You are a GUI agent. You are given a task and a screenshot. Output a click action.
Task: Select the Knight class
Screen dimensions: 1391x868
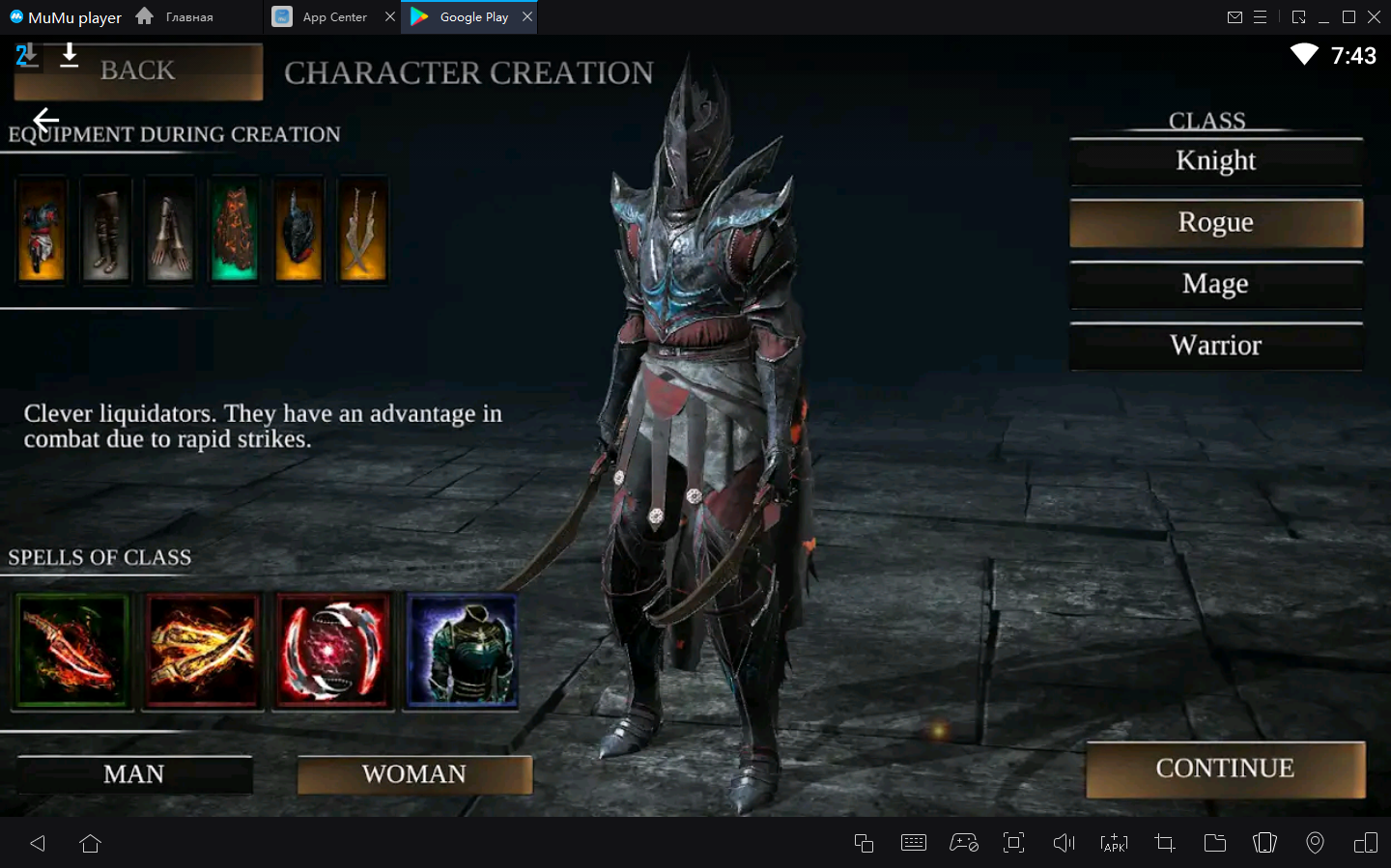1215,161
